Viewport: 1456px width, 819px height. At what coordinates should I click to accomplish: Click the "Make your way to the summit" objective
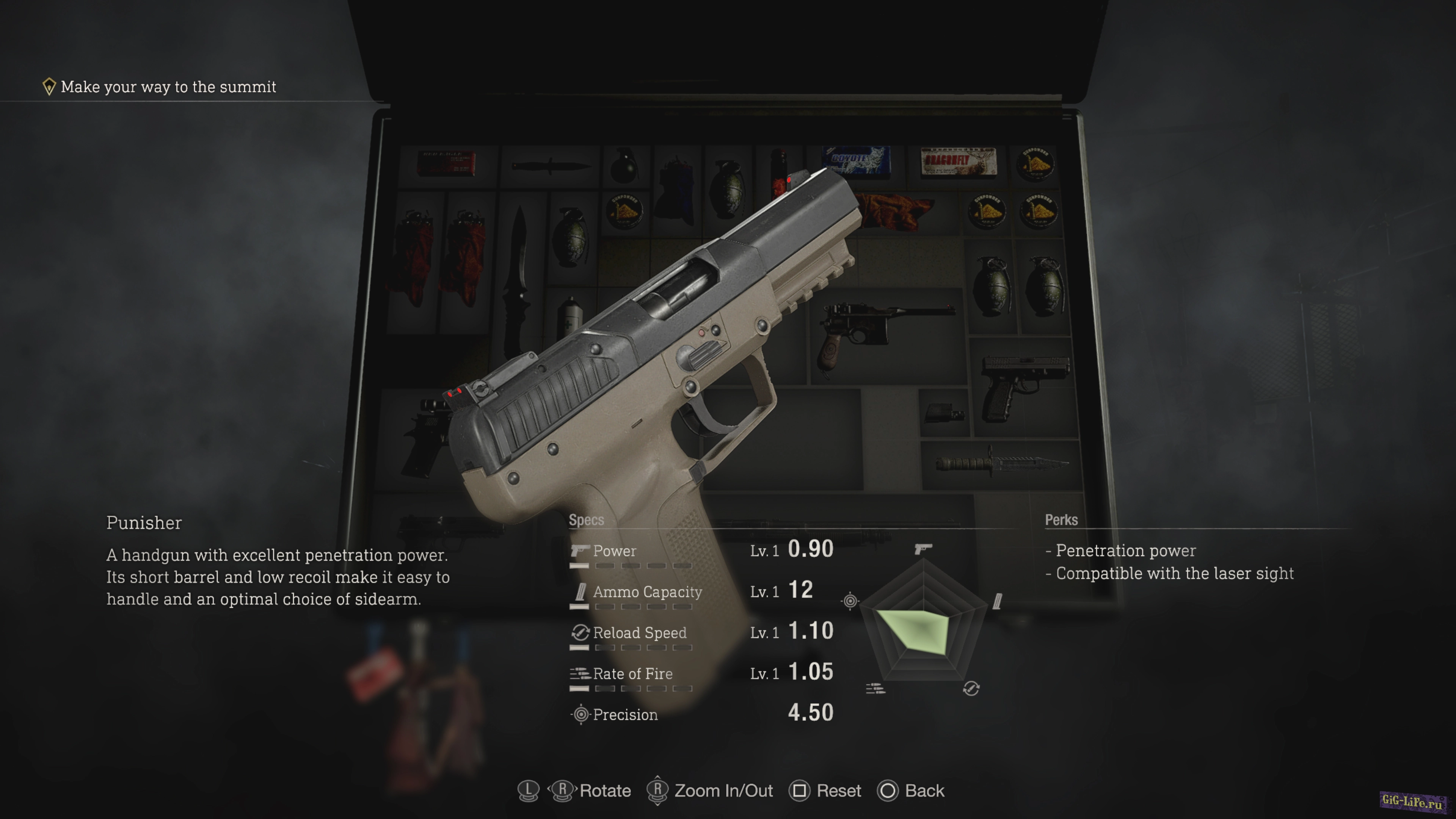[x=168, y=87]
